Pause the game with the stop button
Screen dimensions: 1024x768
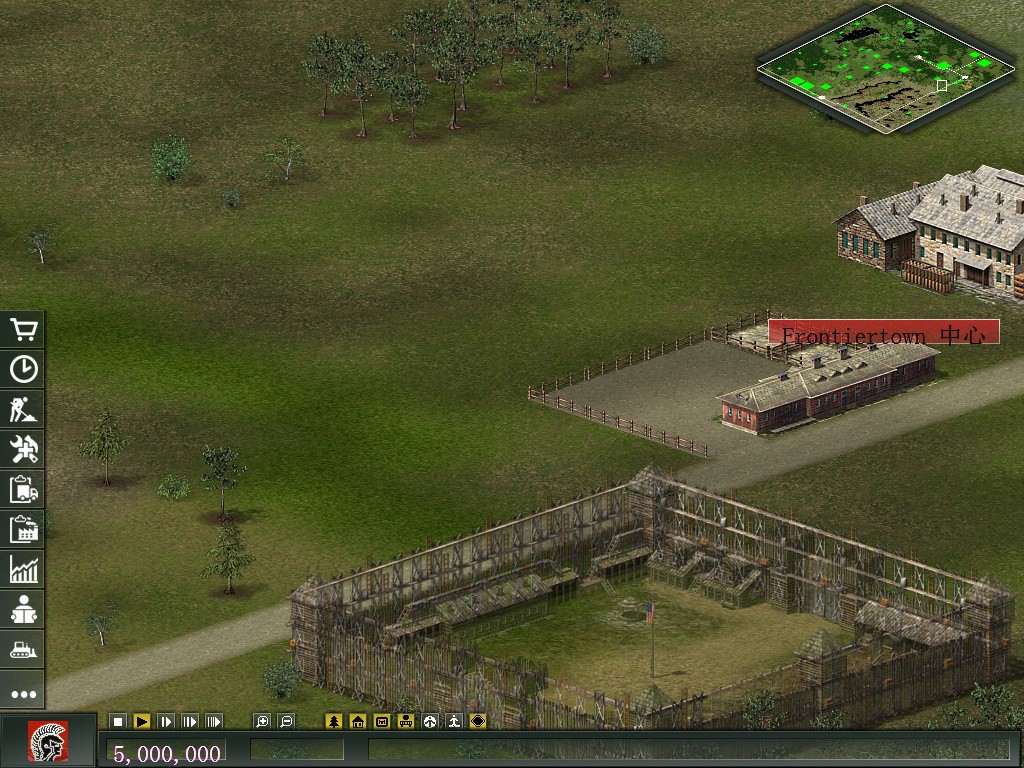tap(118, 721)
